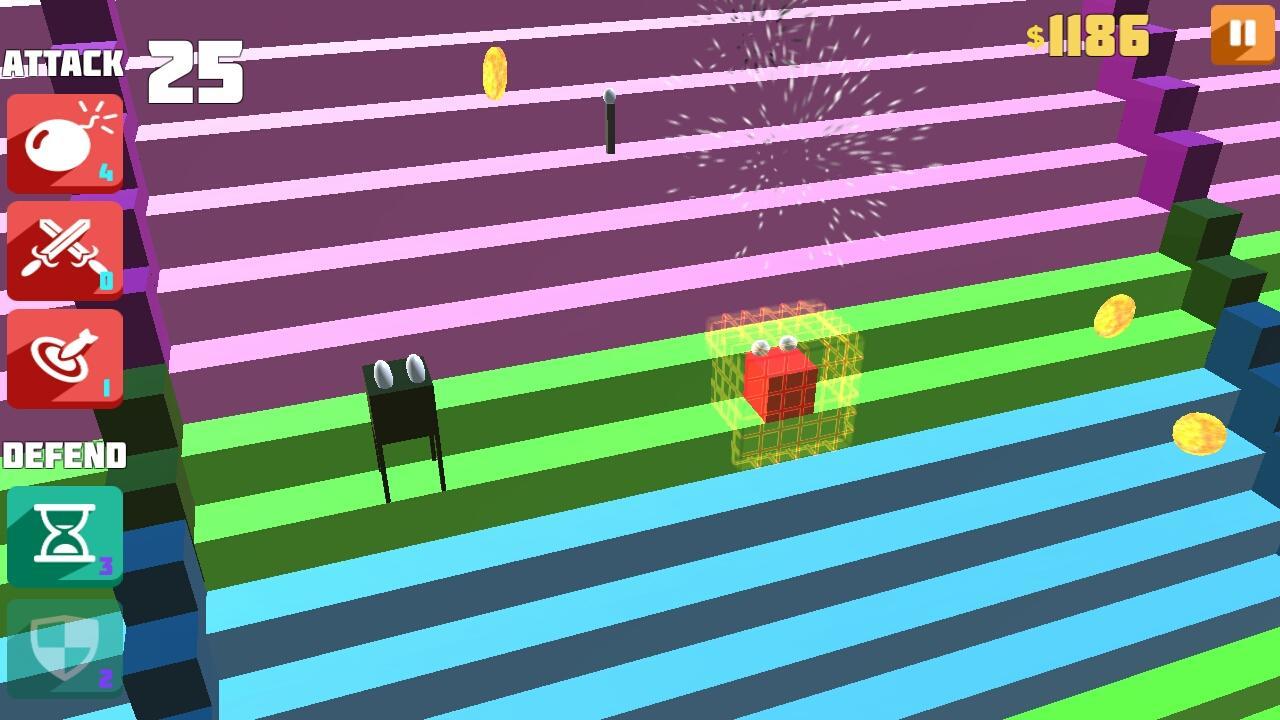1280x720 pixels.
Task: Toggle the bomb power-up with 4 charges
Action: [x=64, y=140]
